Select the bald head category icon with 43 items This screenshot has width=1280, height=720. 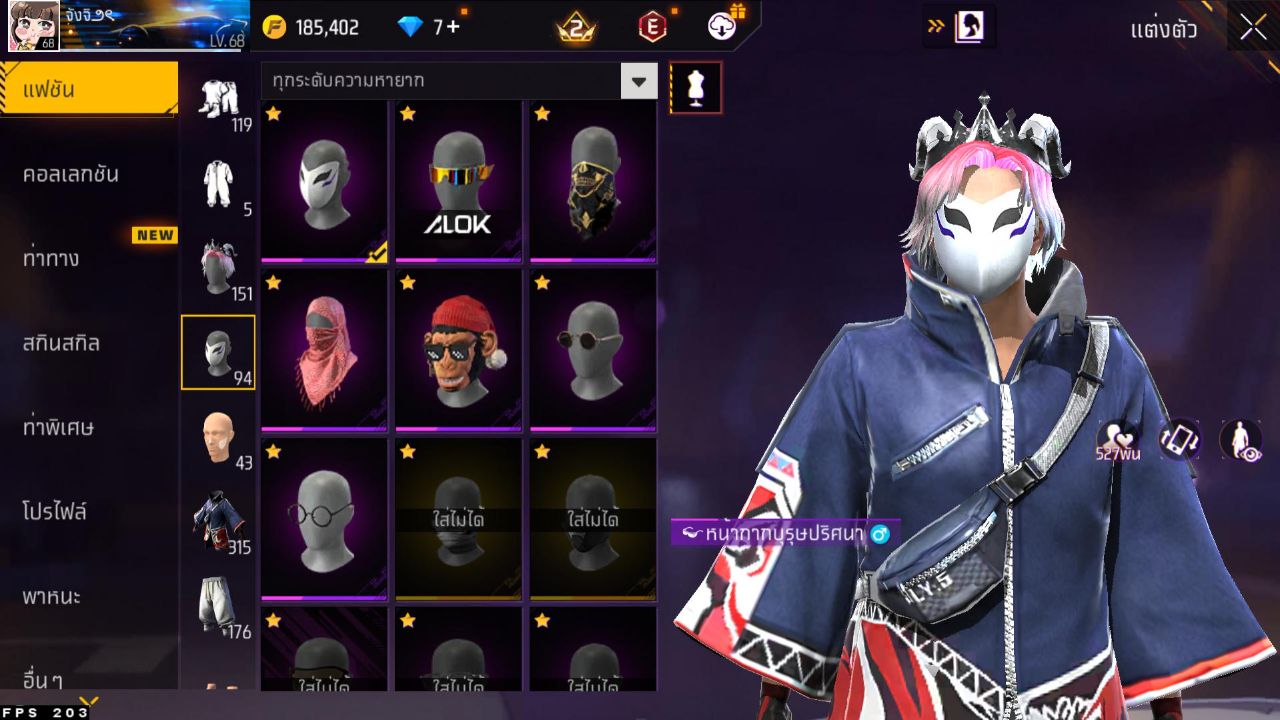[x=218, y=435]
